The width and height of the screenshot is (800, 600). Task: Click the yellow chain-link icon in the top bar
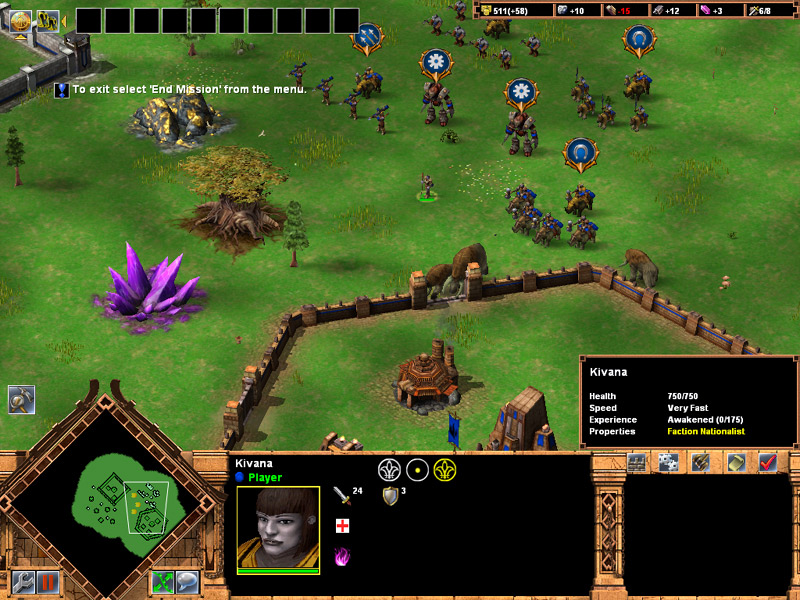coord(46,18)
